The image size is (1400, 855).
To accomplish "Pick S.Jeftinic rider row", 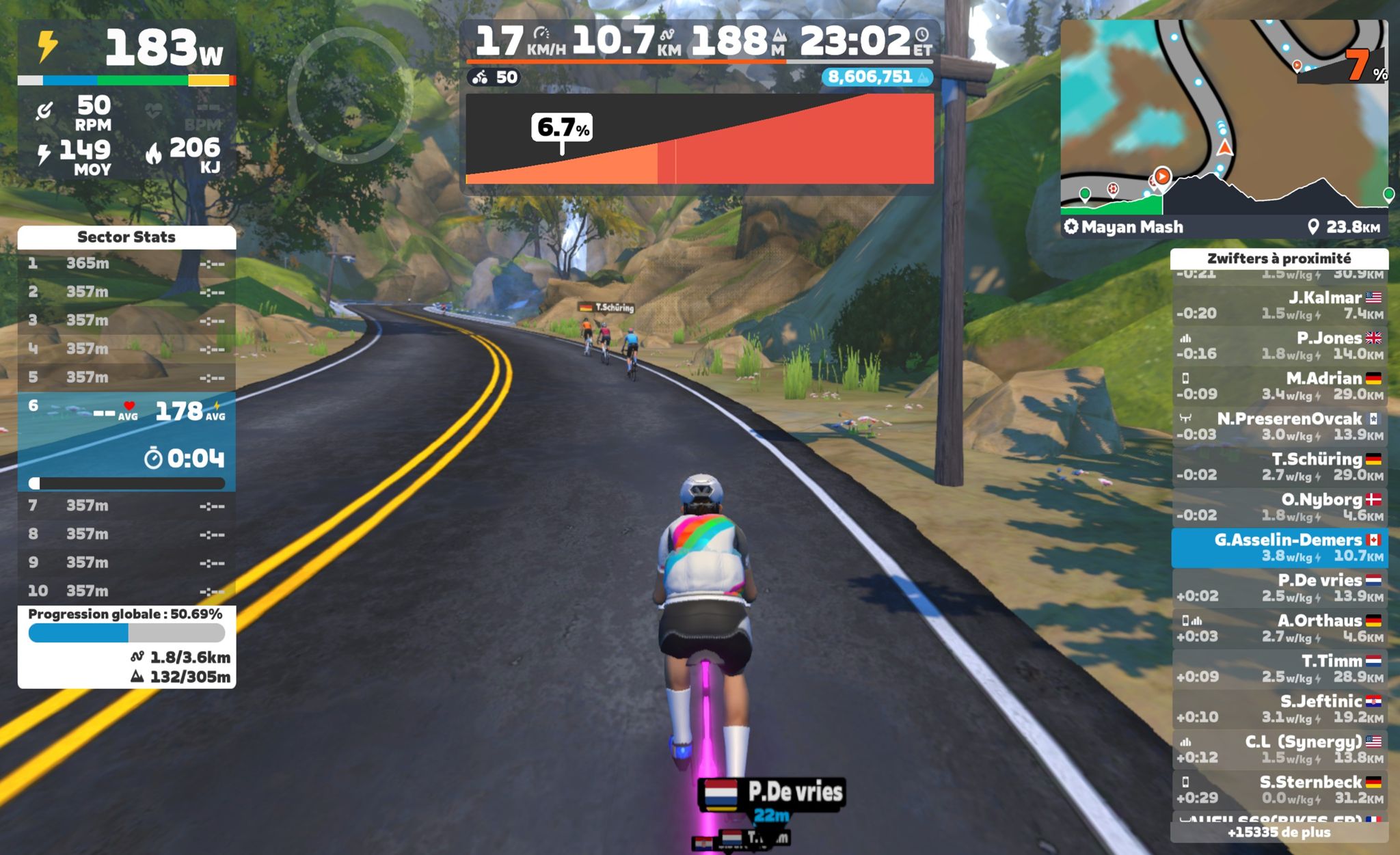I will click(1279, 709).
